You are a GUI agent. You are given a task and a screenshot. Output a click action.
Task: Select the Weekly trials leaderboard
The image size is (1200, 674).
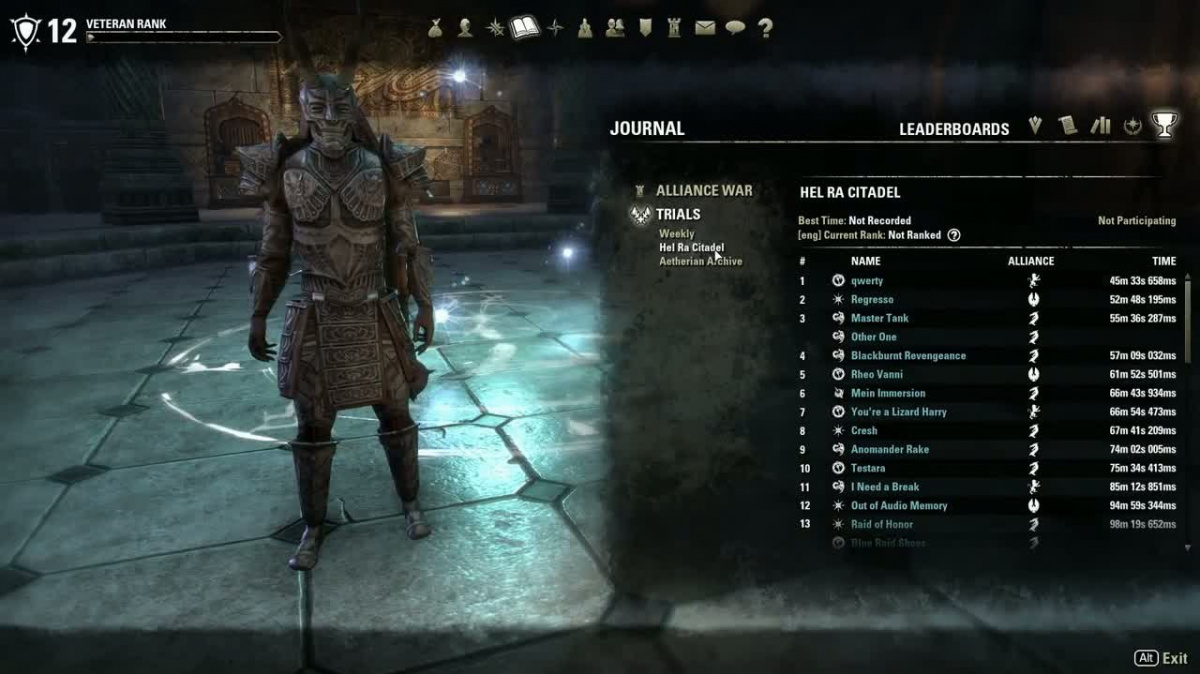tap(676, 234)
